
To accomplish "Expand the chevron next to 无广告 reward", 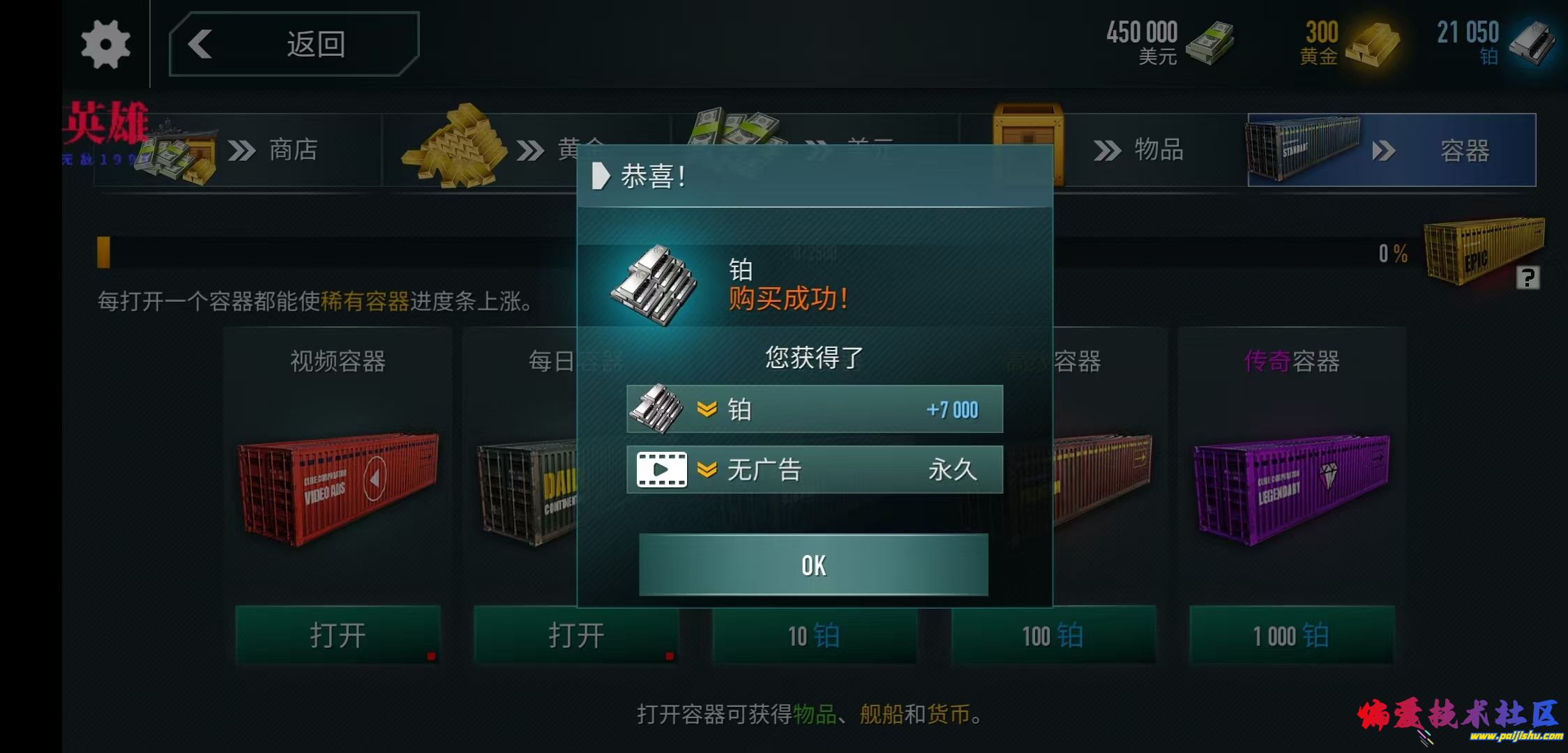I will point(707,469).
